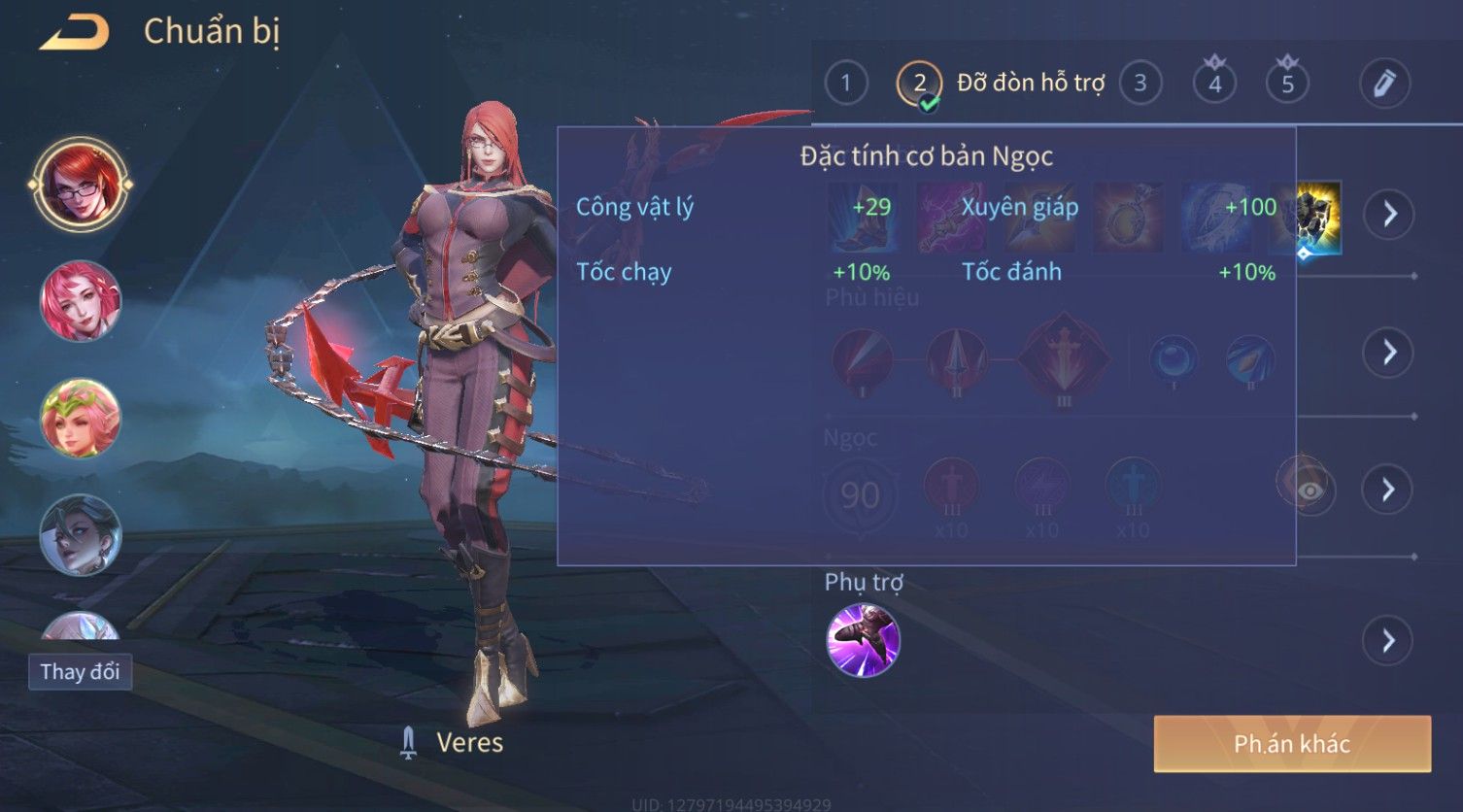
Task: Toggle the eye icon for Ngọc stats
Action: click(x=1309, y=491)
